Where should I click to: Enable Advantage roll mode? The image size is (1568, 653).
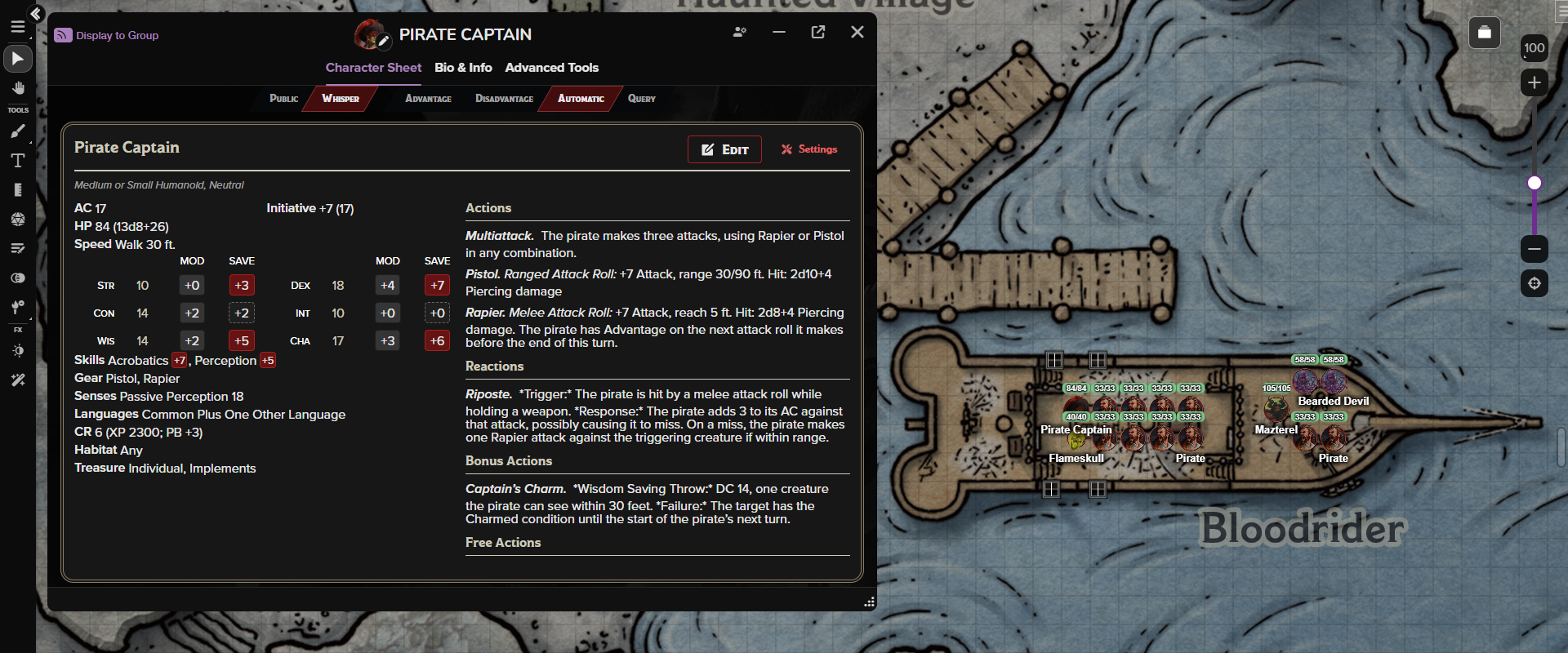(428, 99)
